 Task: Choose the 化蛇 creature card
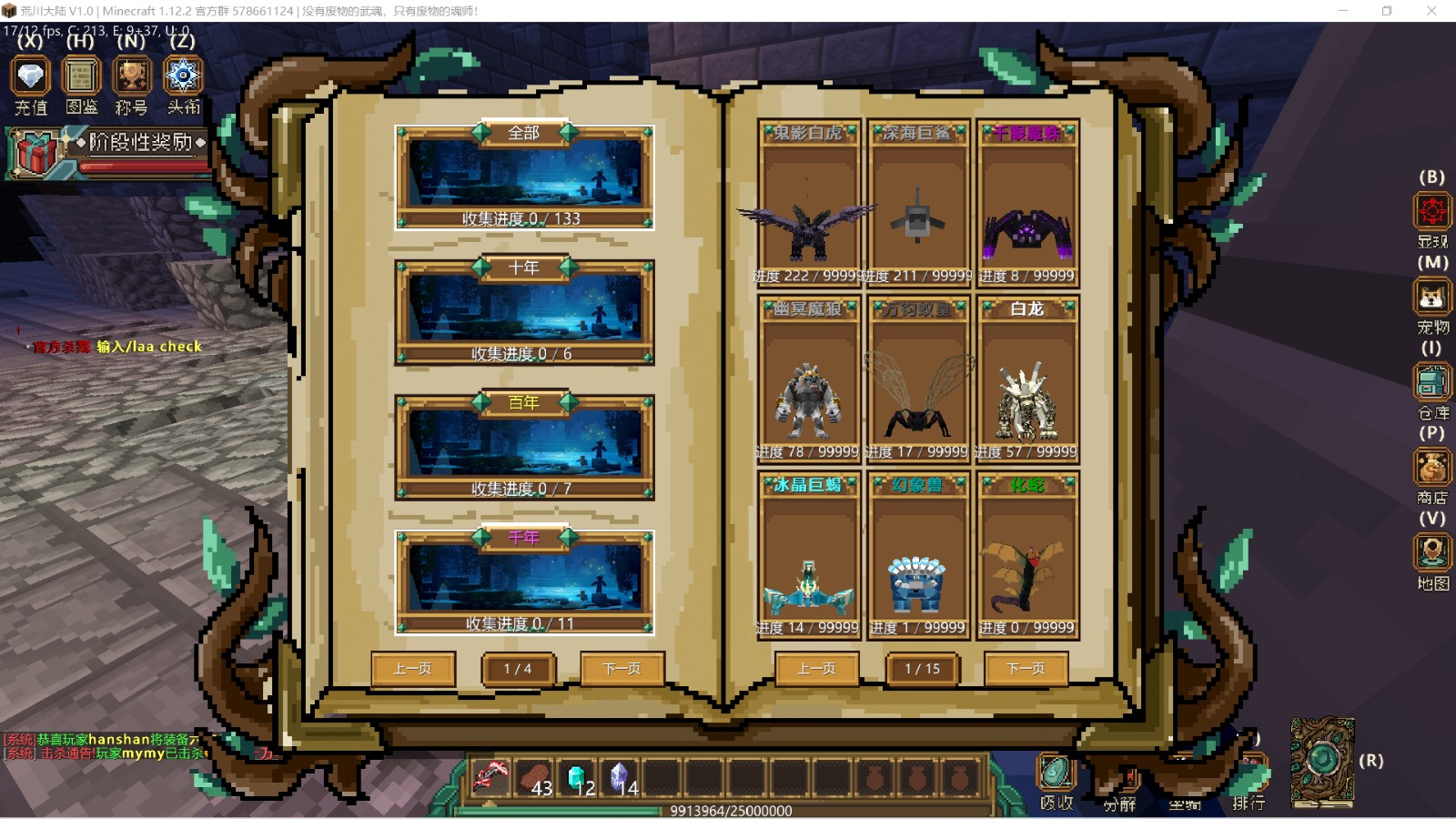[x=1027, y=556]
